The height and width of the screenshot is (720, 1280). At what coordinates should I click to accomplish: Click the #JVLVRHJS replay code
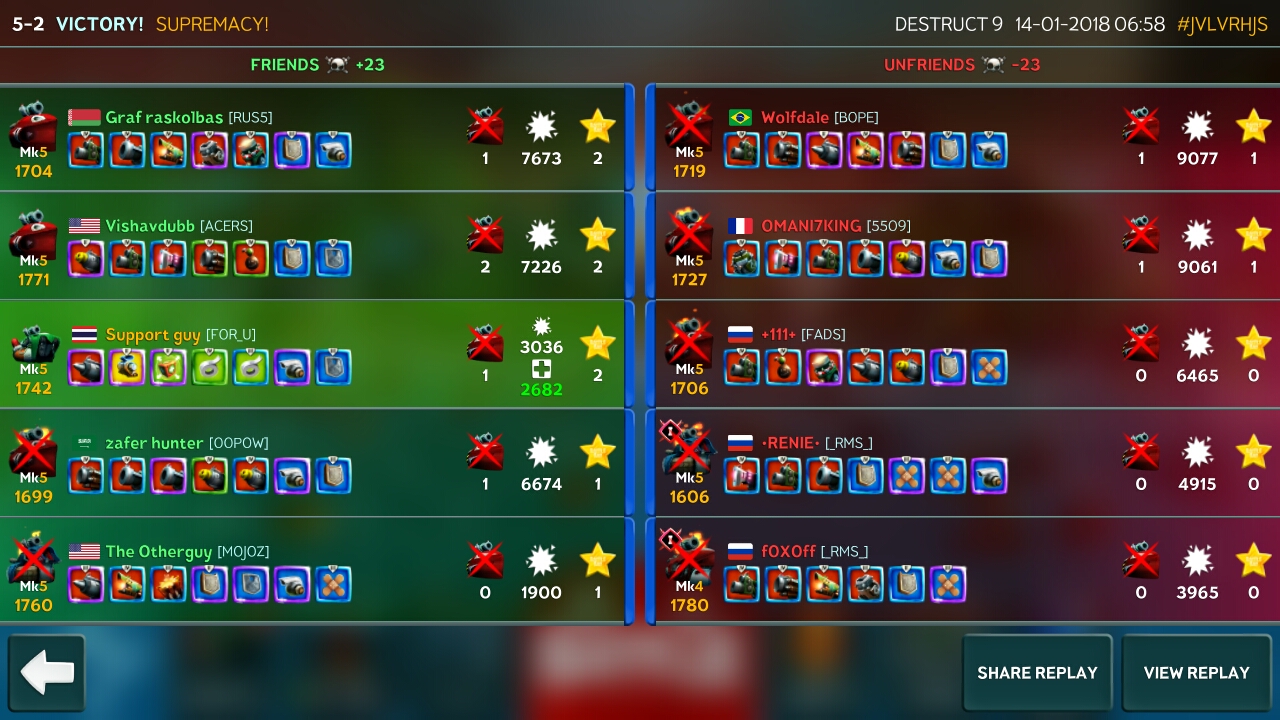click(x=1222, y=25)
